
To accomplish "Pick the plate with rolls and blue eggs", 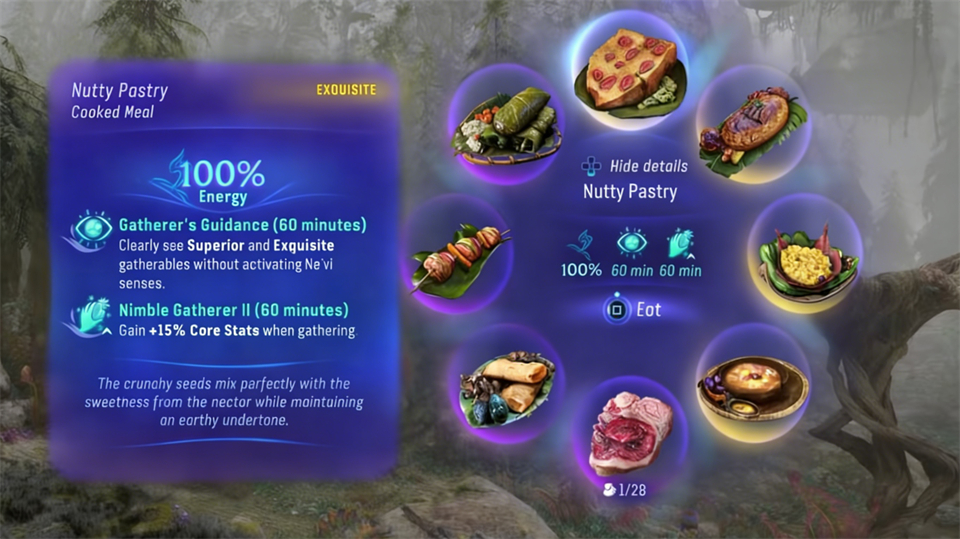I will pyautogui.click(x=504, y=385).
